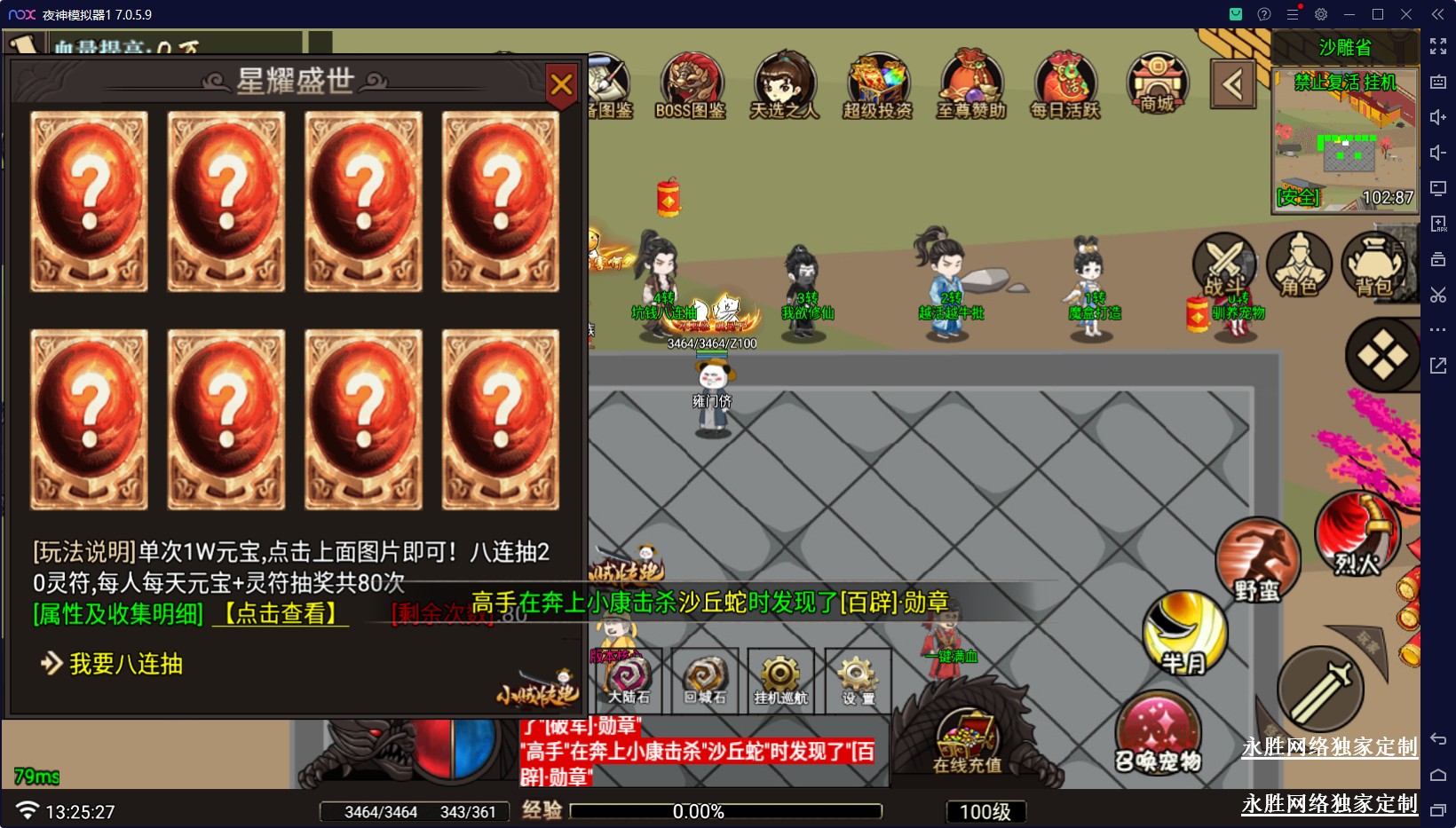Close the 星耀盛世 lottery panel
The image size is (1456, 828).
coord(561,85)
